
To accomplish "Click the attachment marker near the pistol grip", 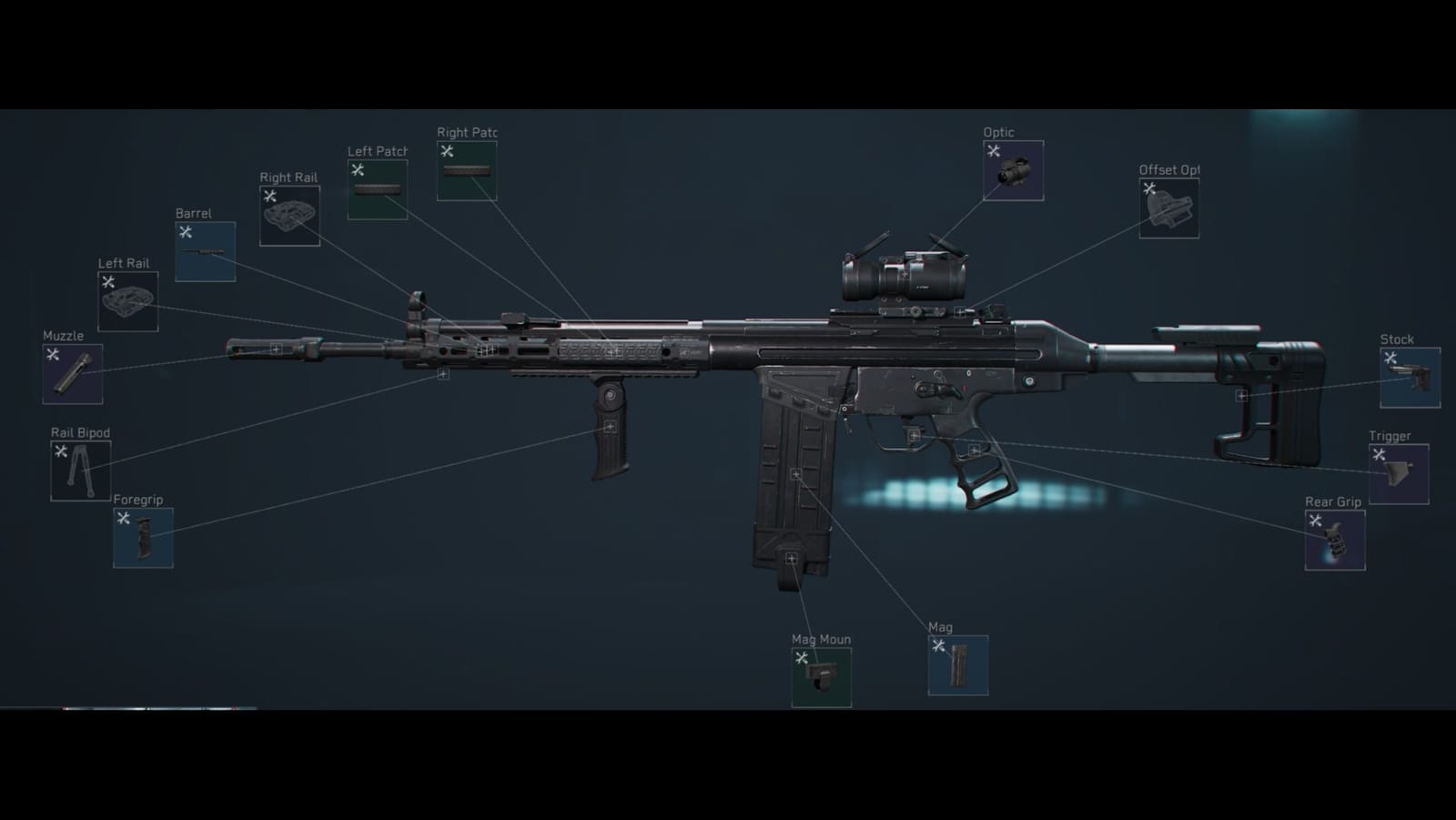I will pyautogui.click(x=977, y=450).
